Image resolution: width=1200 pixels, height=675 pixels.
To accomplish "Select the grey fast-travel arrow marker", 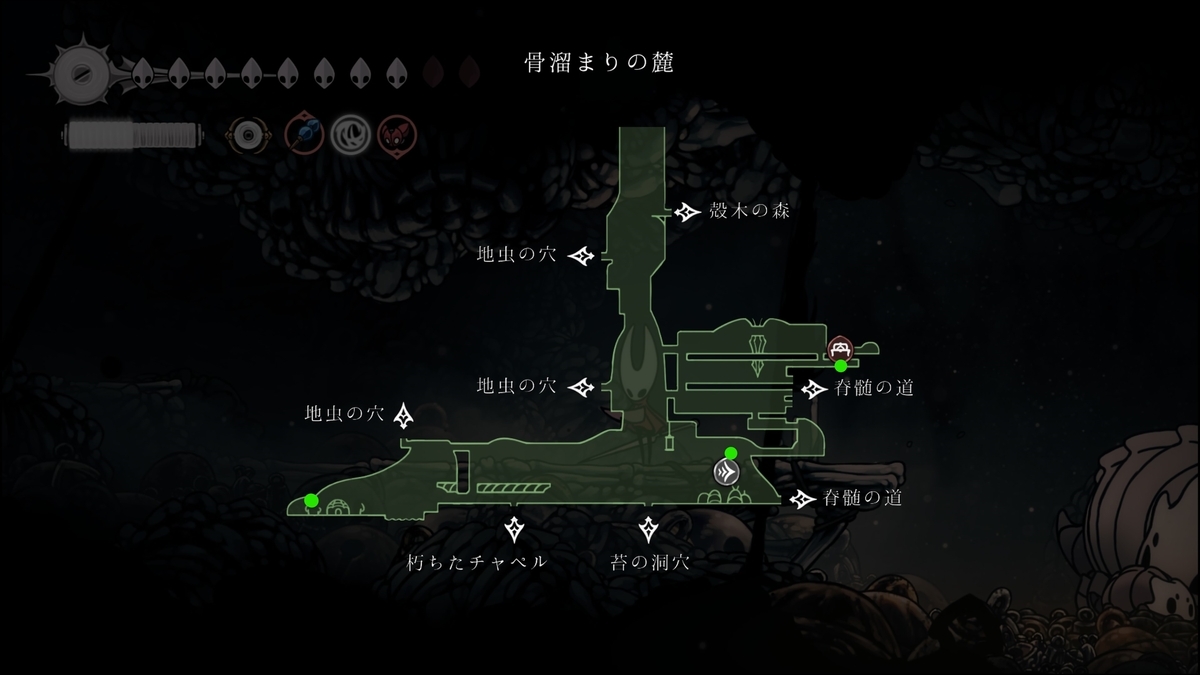I will [726, 472].
